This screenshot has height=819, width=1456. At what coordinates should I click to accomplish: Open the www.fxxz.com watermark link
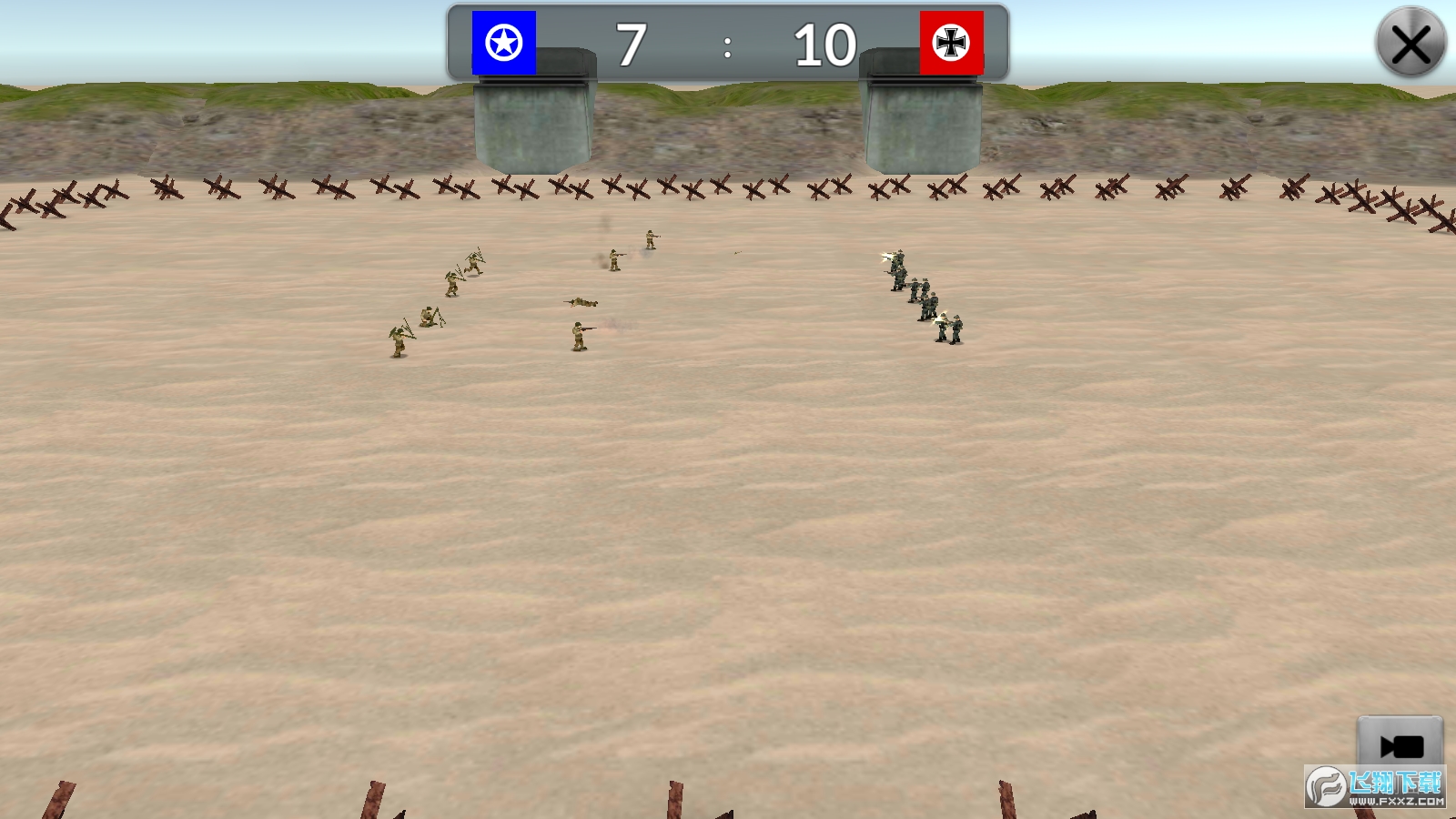click(1395, 801)
